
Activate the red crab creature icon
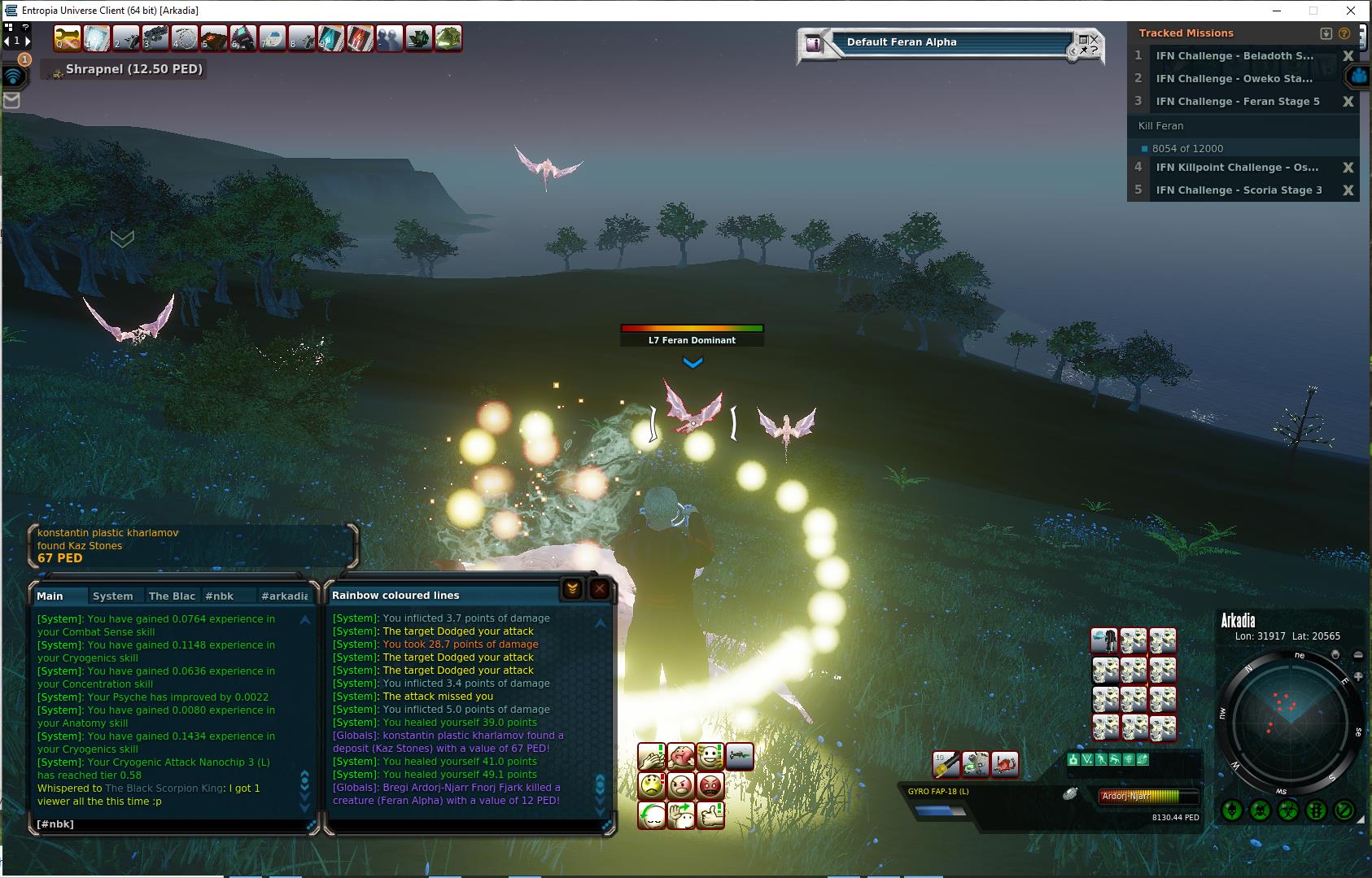(1005, 764)
